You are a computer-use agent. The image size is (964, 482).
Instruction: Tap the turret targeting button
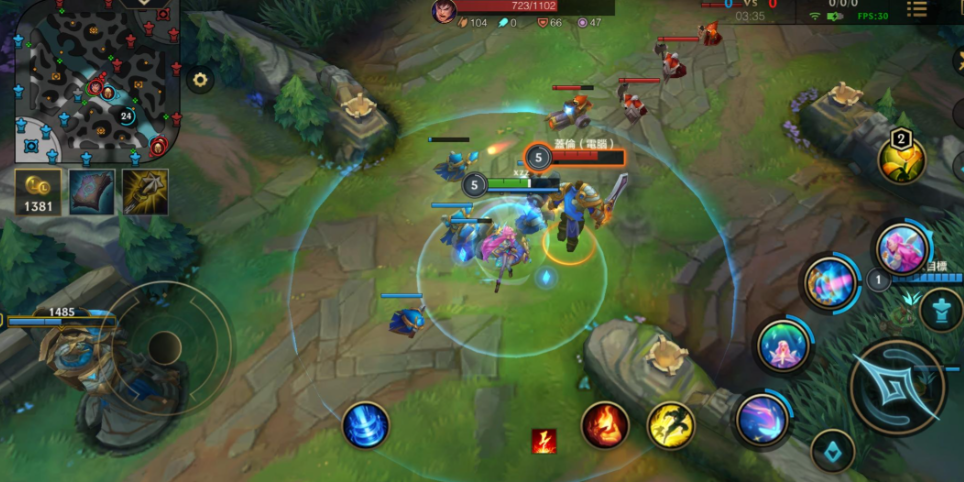pos(941,311)
